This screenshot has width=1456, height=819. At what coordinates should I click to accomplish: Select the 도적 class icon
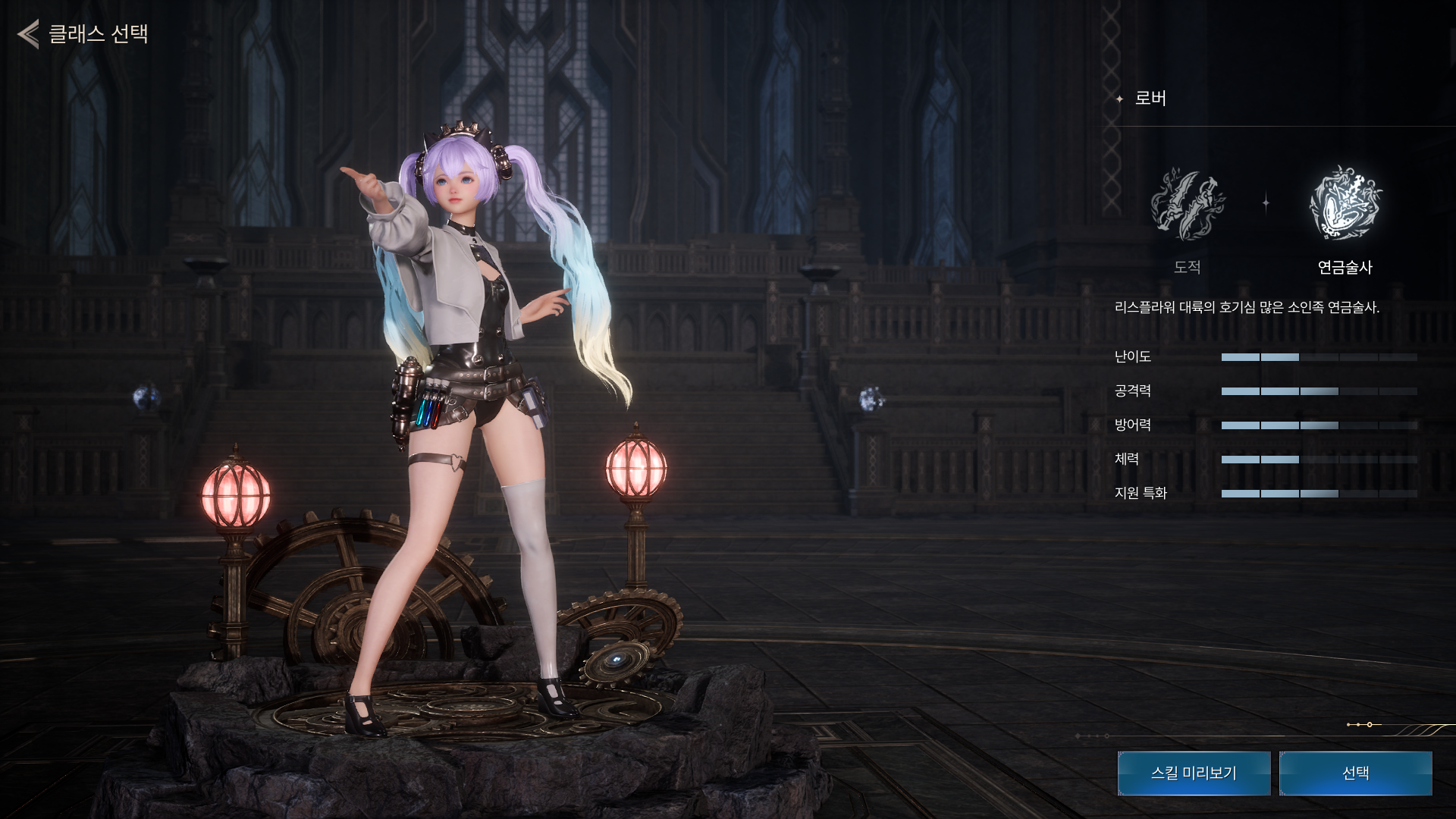1187,203
